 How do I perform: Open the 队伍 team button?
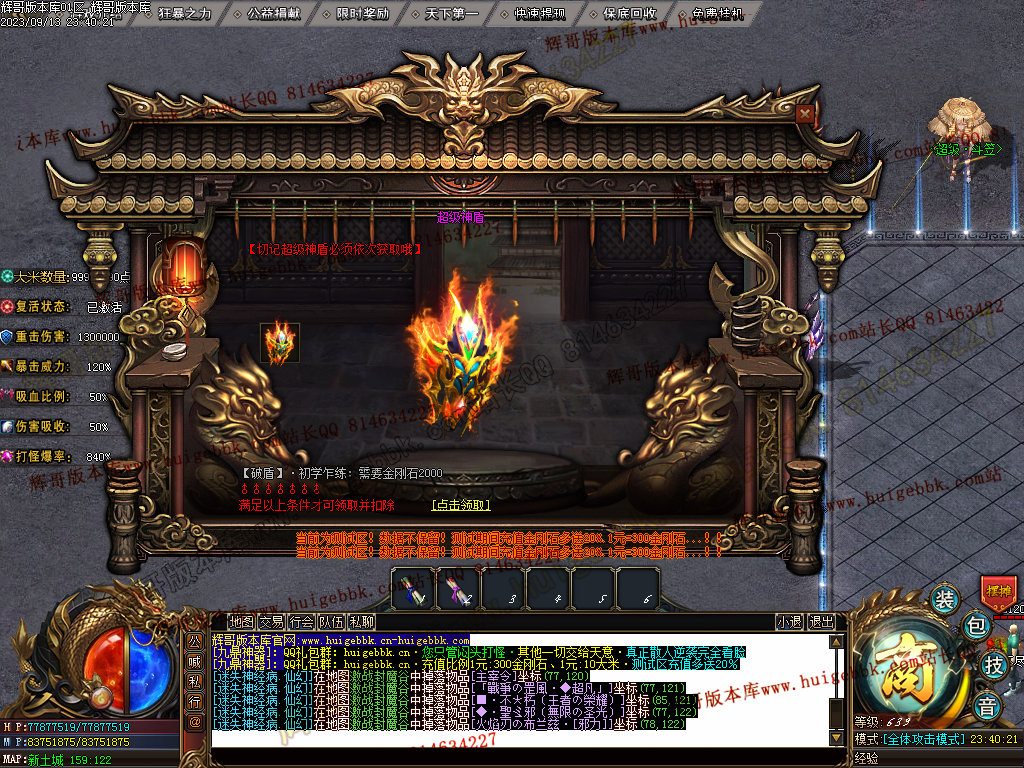331,621
